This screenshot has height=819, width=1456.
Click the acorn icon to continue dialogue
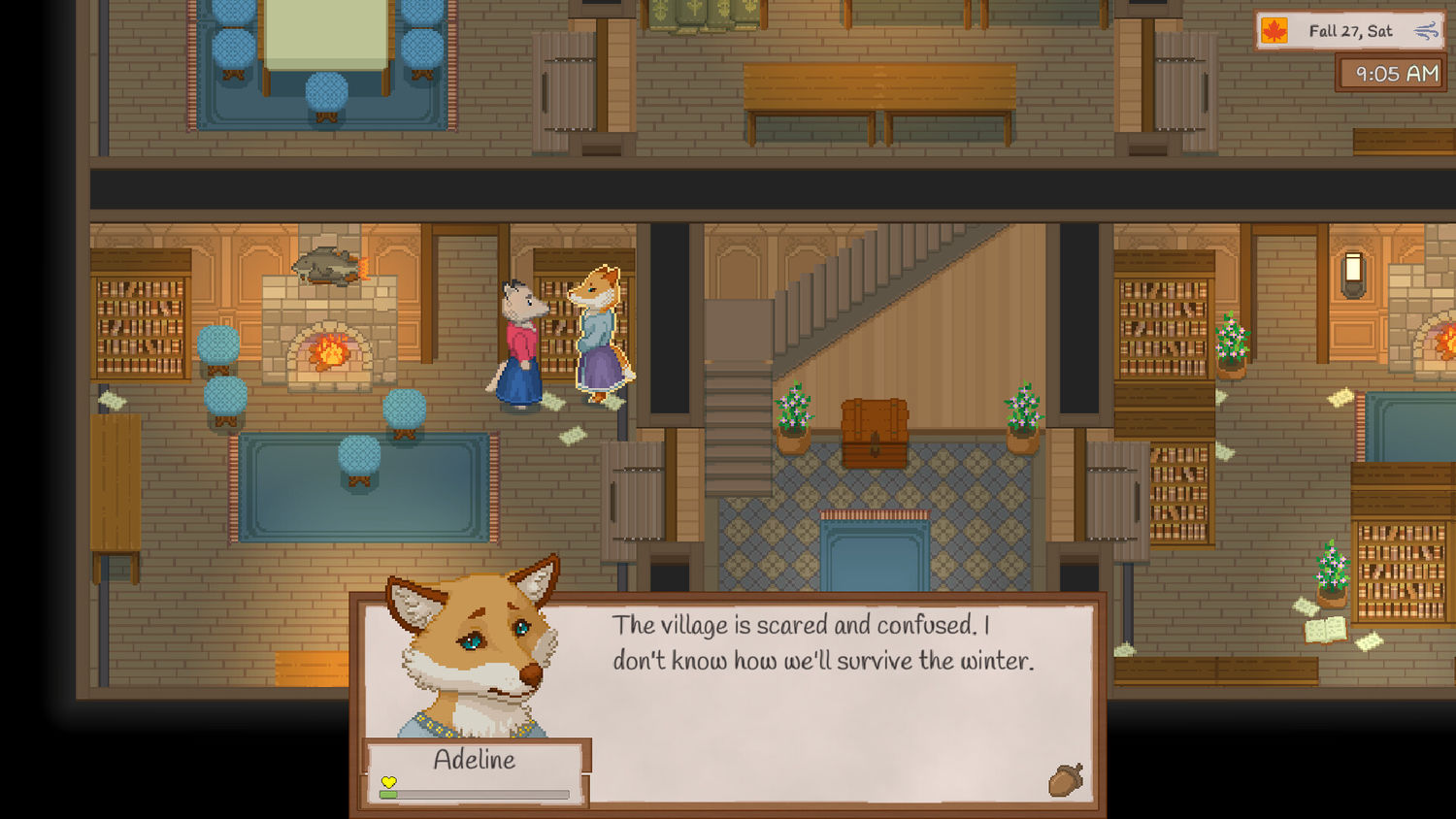[x=1065, y=779]
